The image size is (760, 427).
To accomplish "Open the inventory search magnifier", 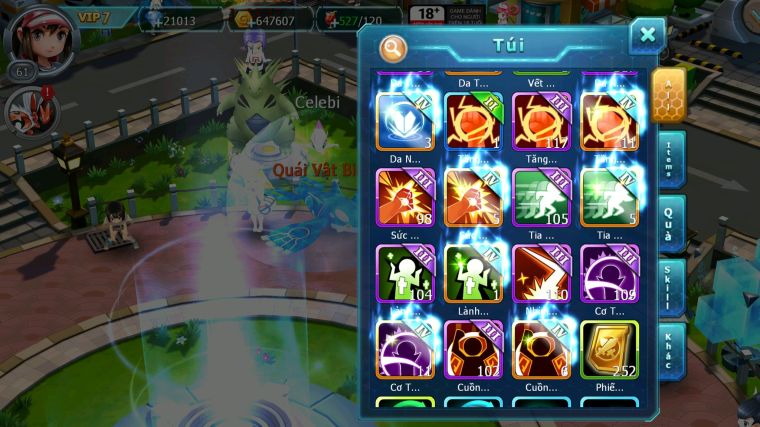I will 393,46.
